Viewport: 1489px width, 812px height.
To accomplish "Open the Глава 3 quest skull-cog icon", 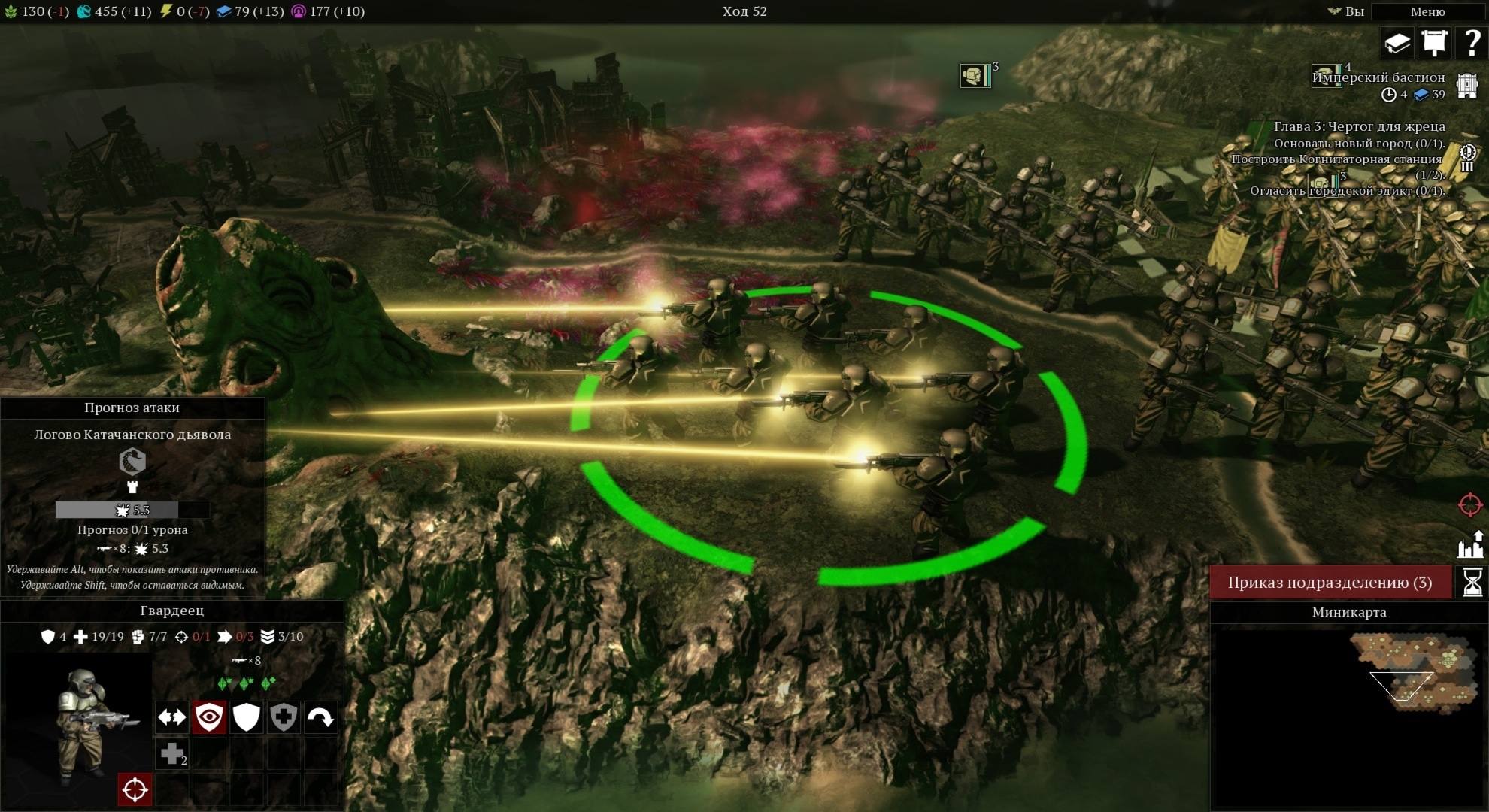I will [x=1467, y=158].
